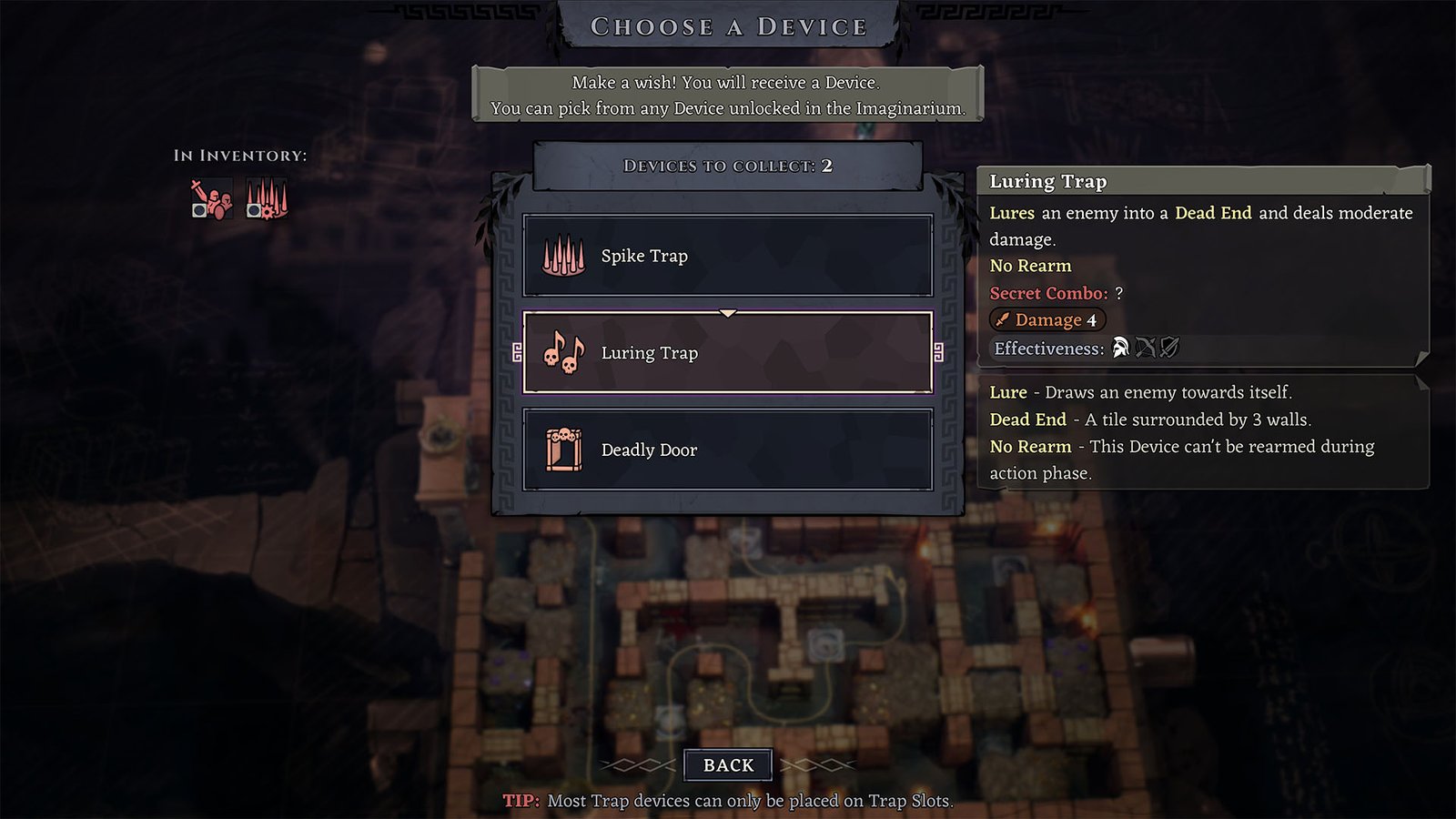Pick the Deadly Door device

pos(727,450)
